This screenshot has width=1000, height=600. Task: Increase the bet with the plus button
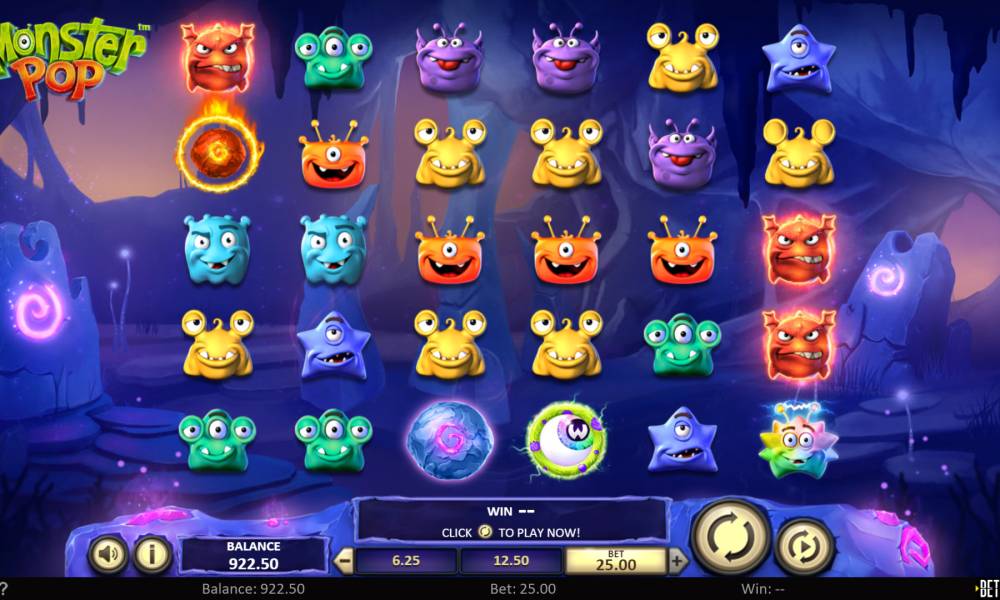pos(677,561)
